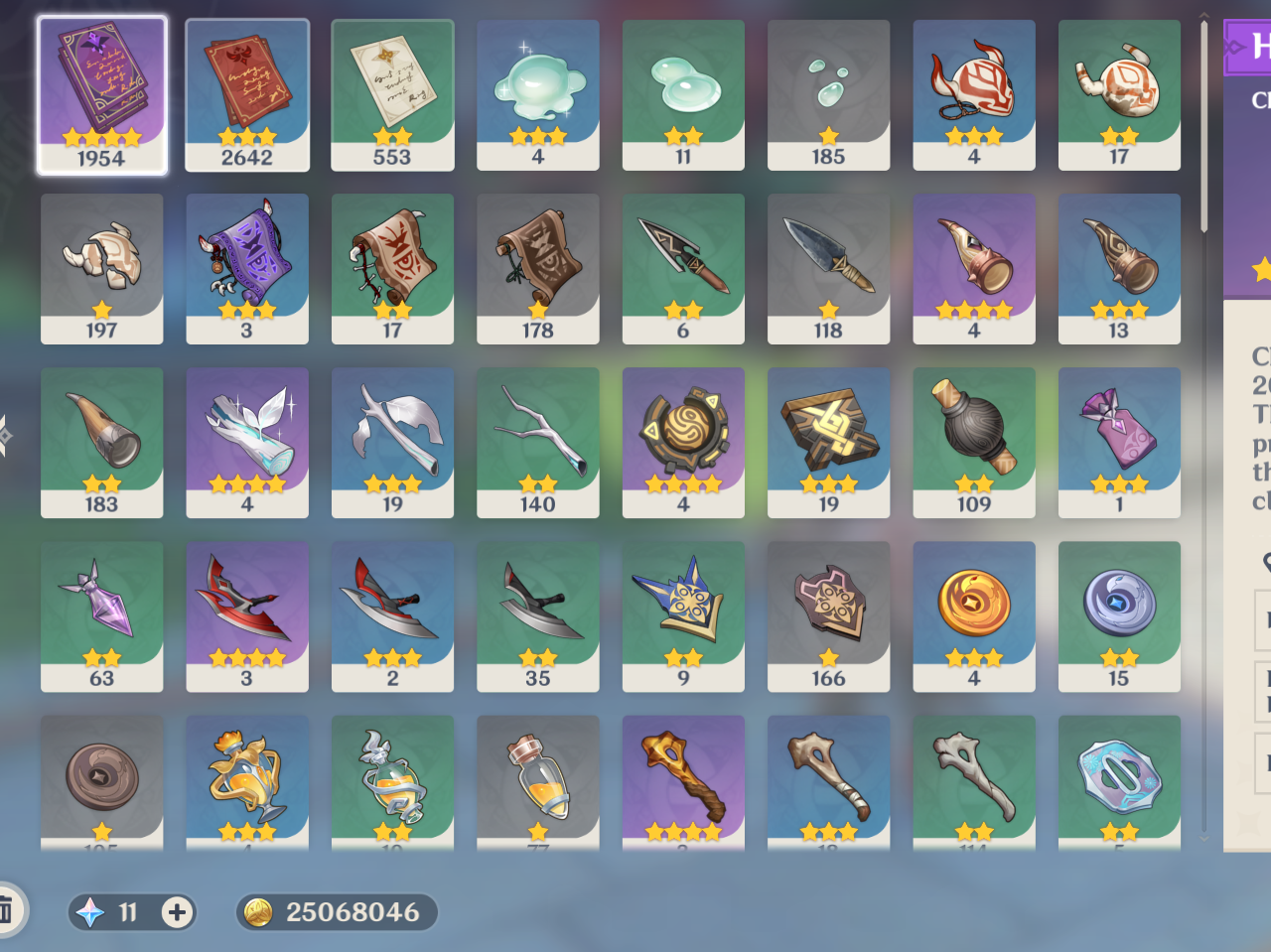1271x952 pixels.
Task: Add more Primogems with the plus button
Action: pos(177,912)
